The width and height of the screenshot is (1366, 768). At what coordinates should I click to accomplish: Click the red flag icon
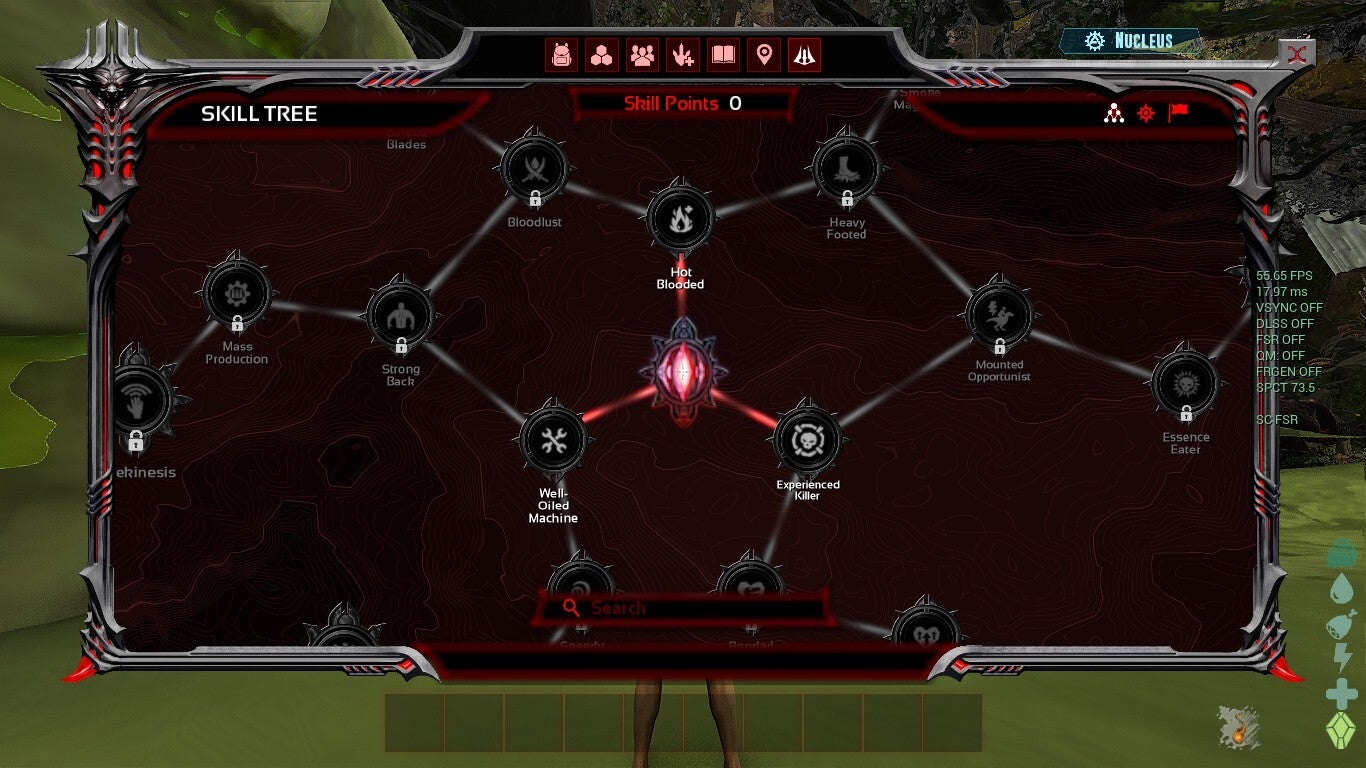[x=1178, y=113]
